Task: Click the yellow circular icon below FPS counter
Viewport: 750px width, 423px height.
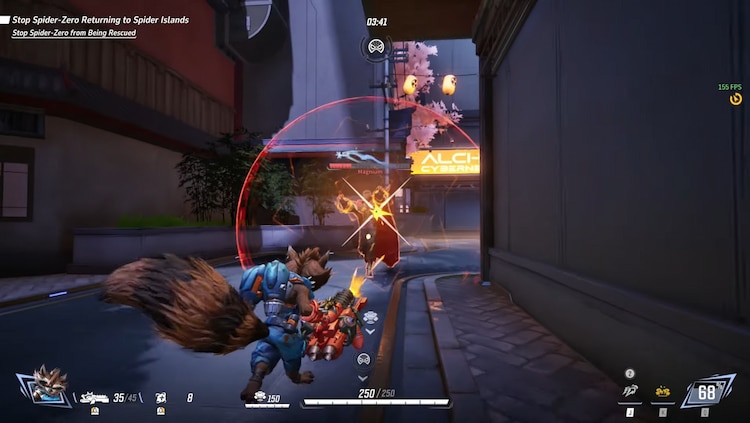Action: [736, 99]
